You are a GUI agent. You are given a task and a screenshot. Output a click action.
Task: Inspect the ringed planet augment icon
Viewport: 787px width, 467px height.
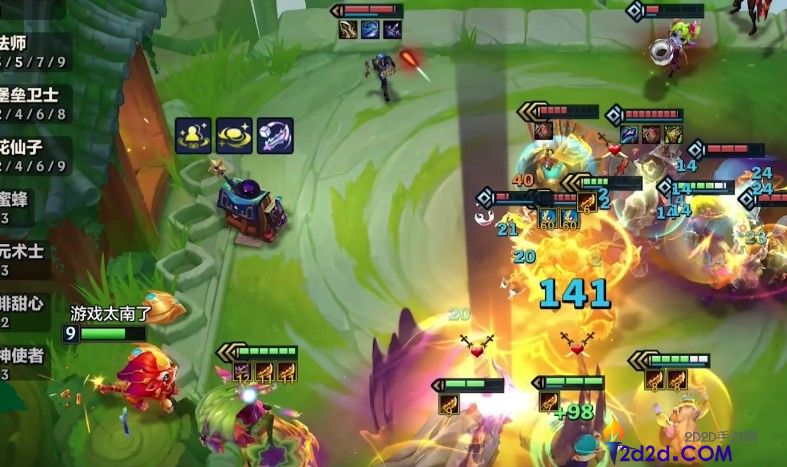pos(233,136)
